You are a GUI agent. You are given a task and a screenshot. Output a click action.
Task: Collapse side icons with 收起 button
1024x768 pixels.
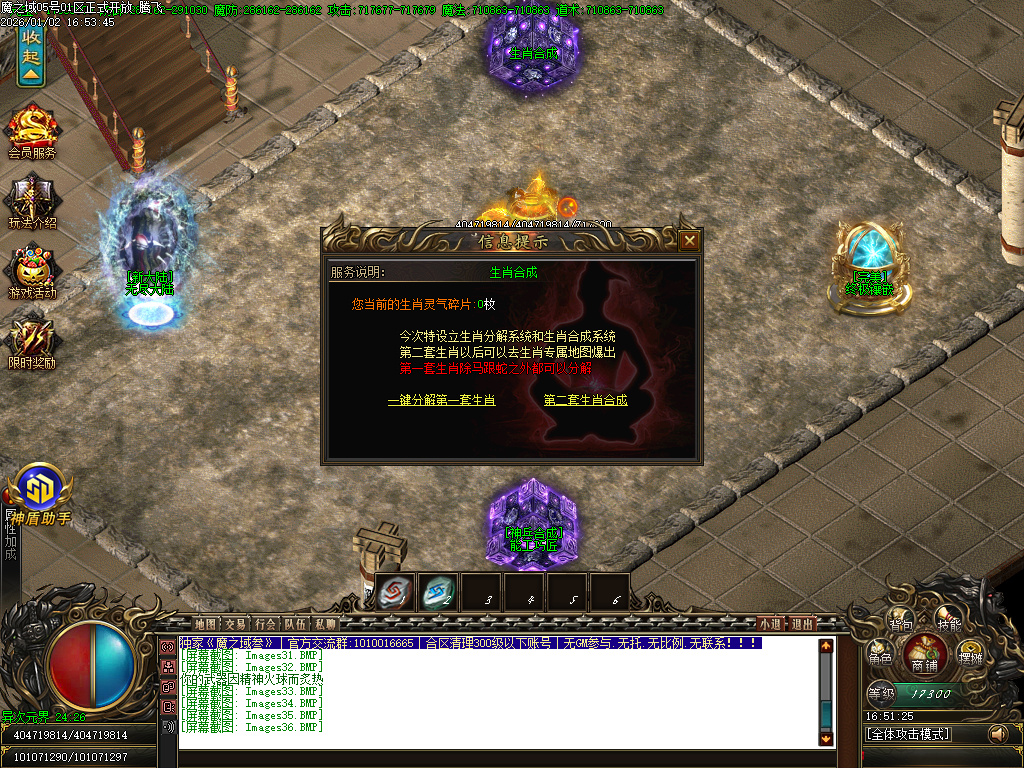(x=31, y=55)
